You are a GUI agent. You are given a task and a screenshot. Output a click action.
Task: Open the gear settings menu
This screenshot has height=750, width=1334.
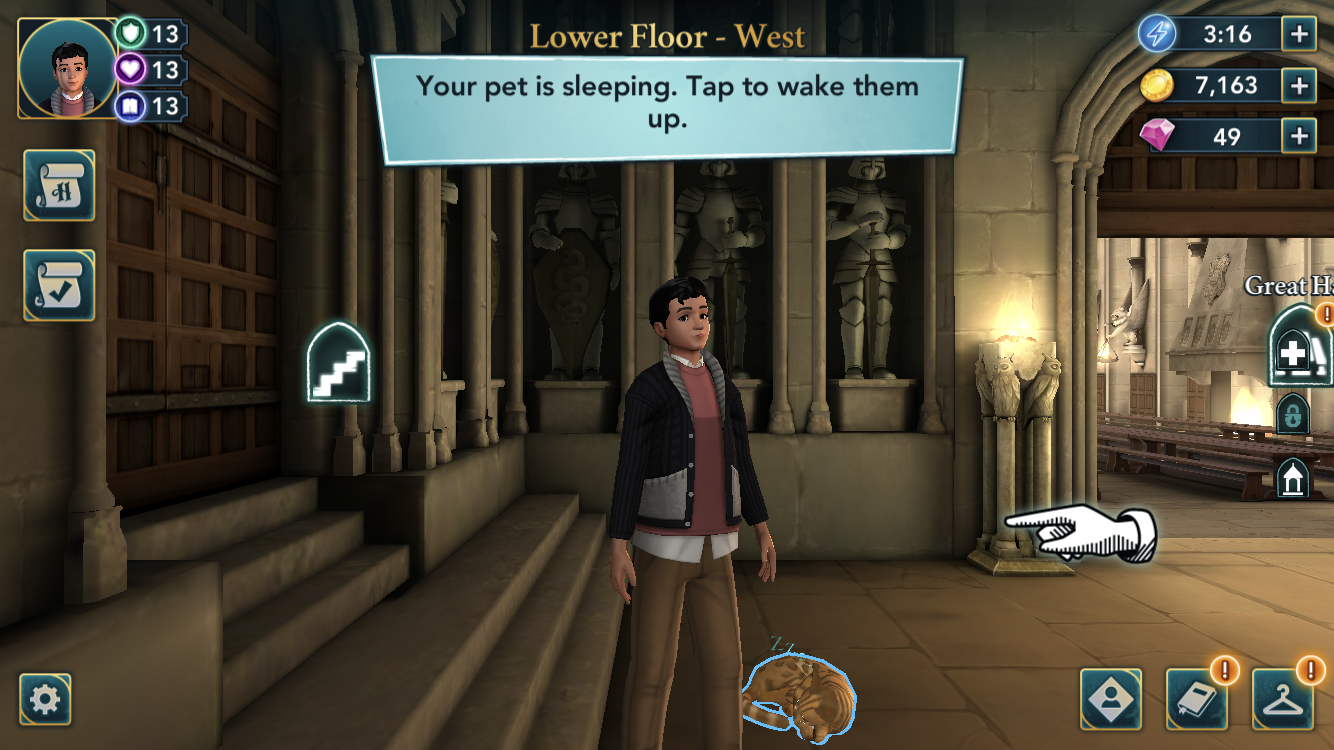pyautogui.click(x=45, y=699)
